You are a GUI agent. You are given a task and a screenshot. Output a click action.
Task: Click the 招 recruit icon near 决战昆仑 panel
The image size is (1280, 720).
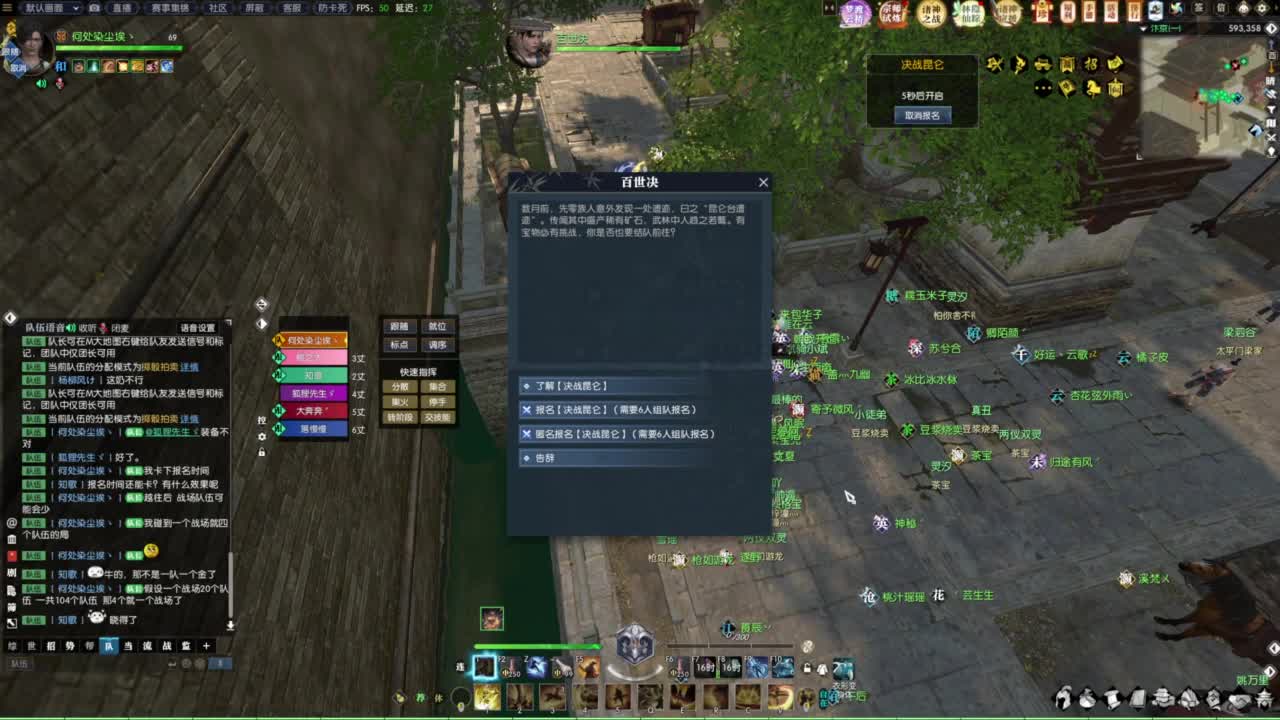tap(1092, 64)
